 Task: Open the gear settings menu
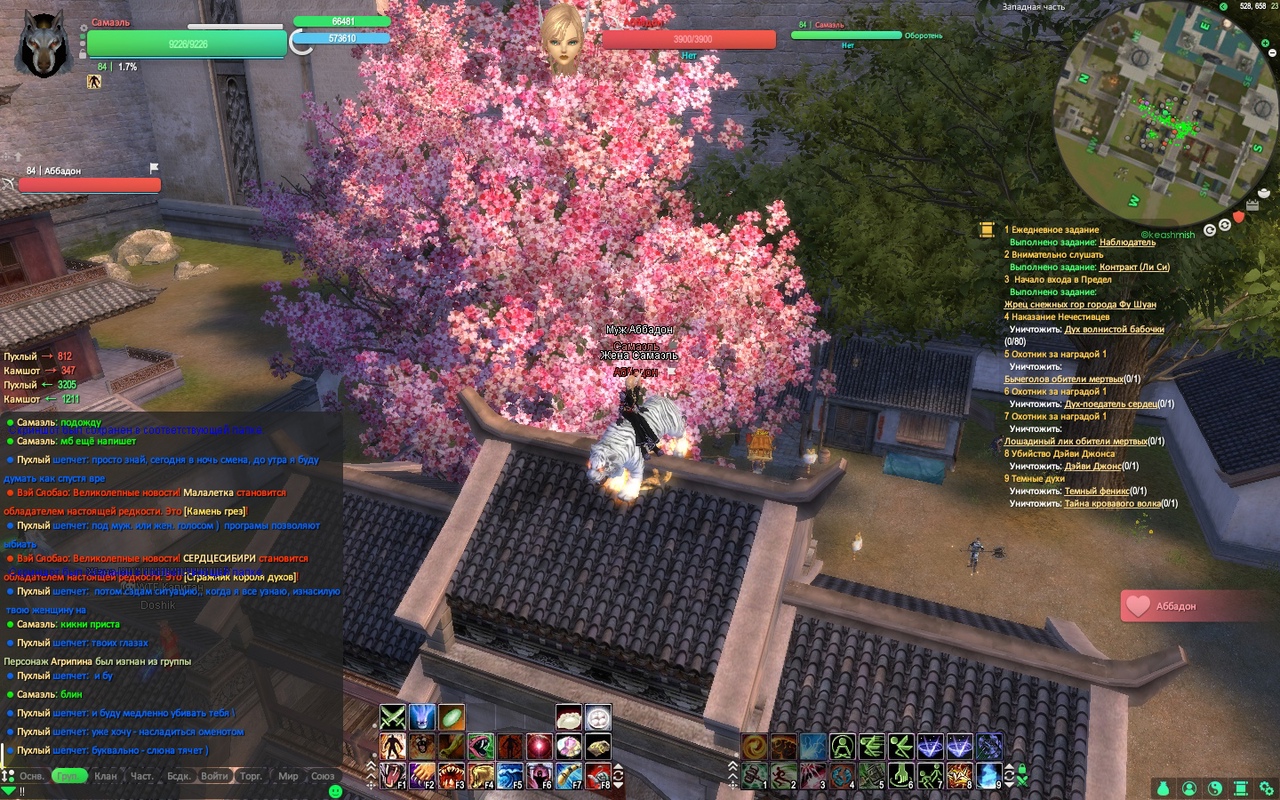pyautogui.click(x=1265, y=788)
